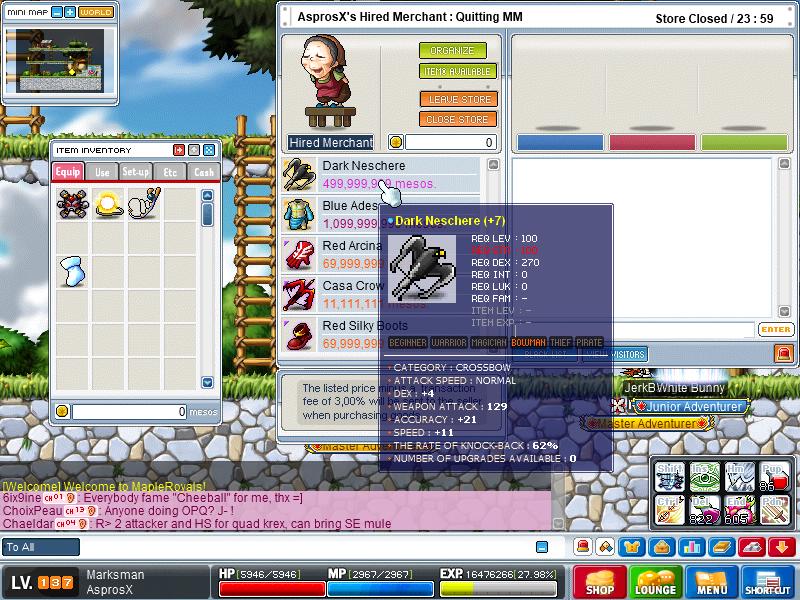Show the Etc inventory tab

click(x=170, y=172)
